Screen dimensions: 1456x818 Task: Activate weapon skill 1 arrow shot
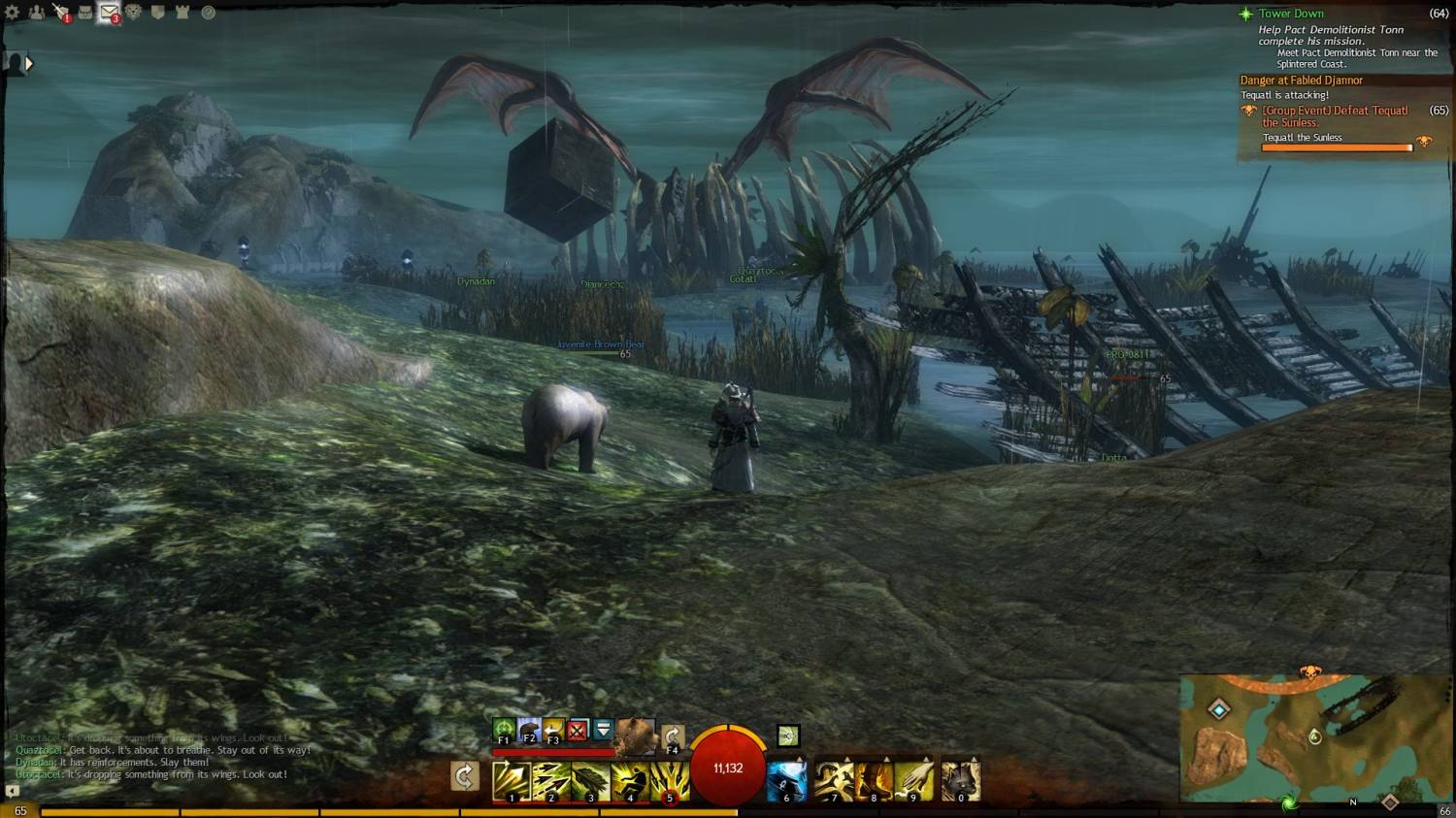[x=511, y=781]
